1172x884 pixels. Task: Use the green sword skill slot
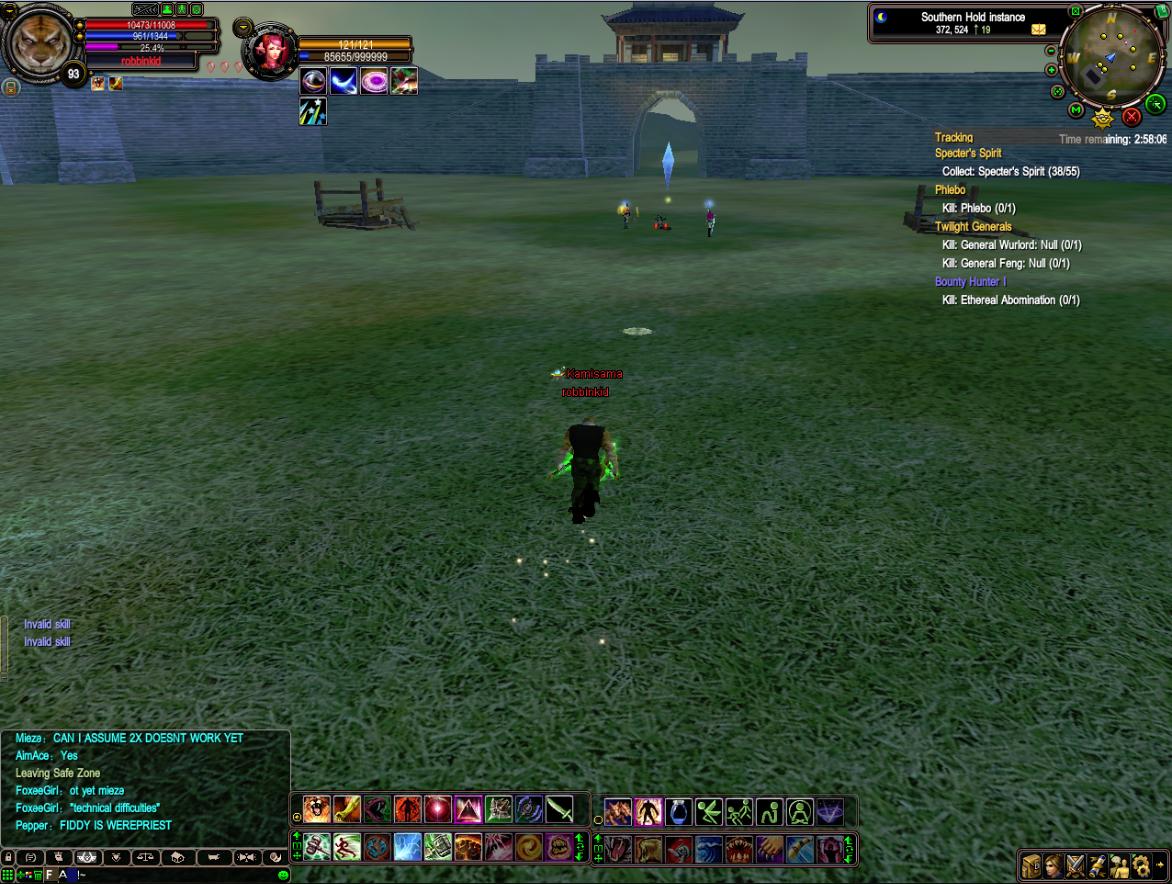pos(560,808)
